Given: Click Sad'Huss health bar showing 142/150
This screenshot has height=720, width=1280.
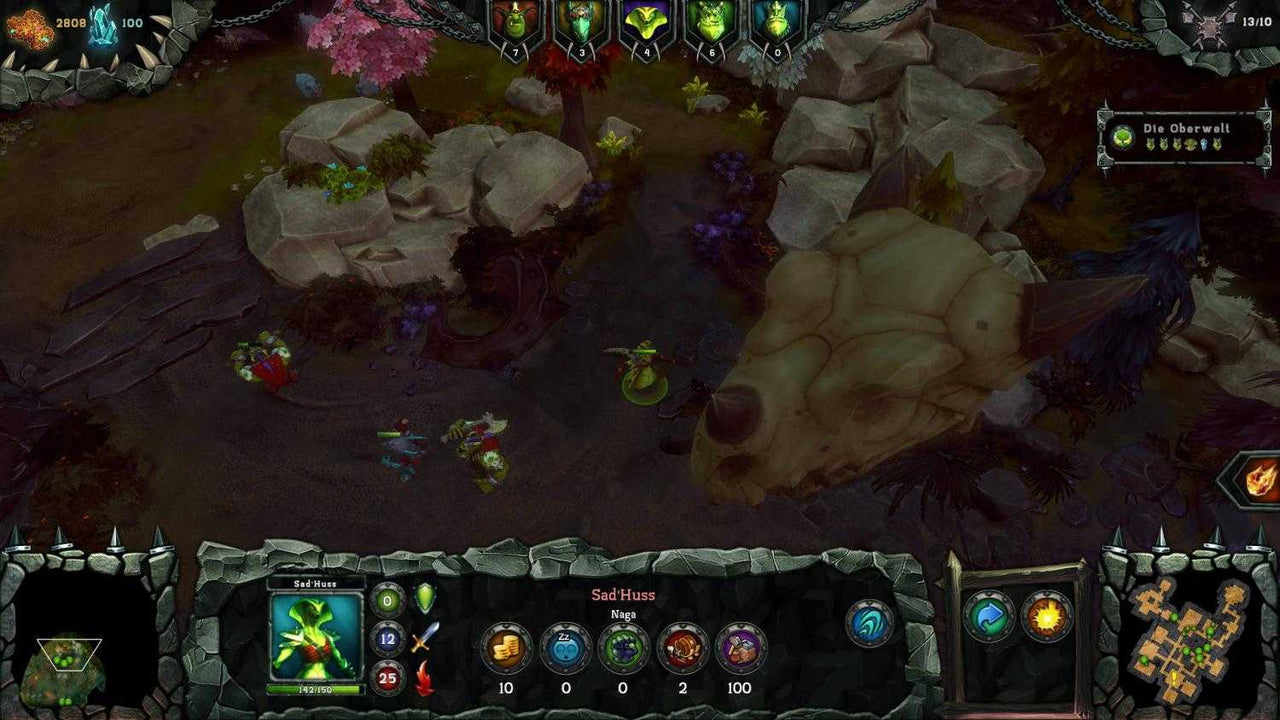Looking at the screenshot, I should coord(314,688).
